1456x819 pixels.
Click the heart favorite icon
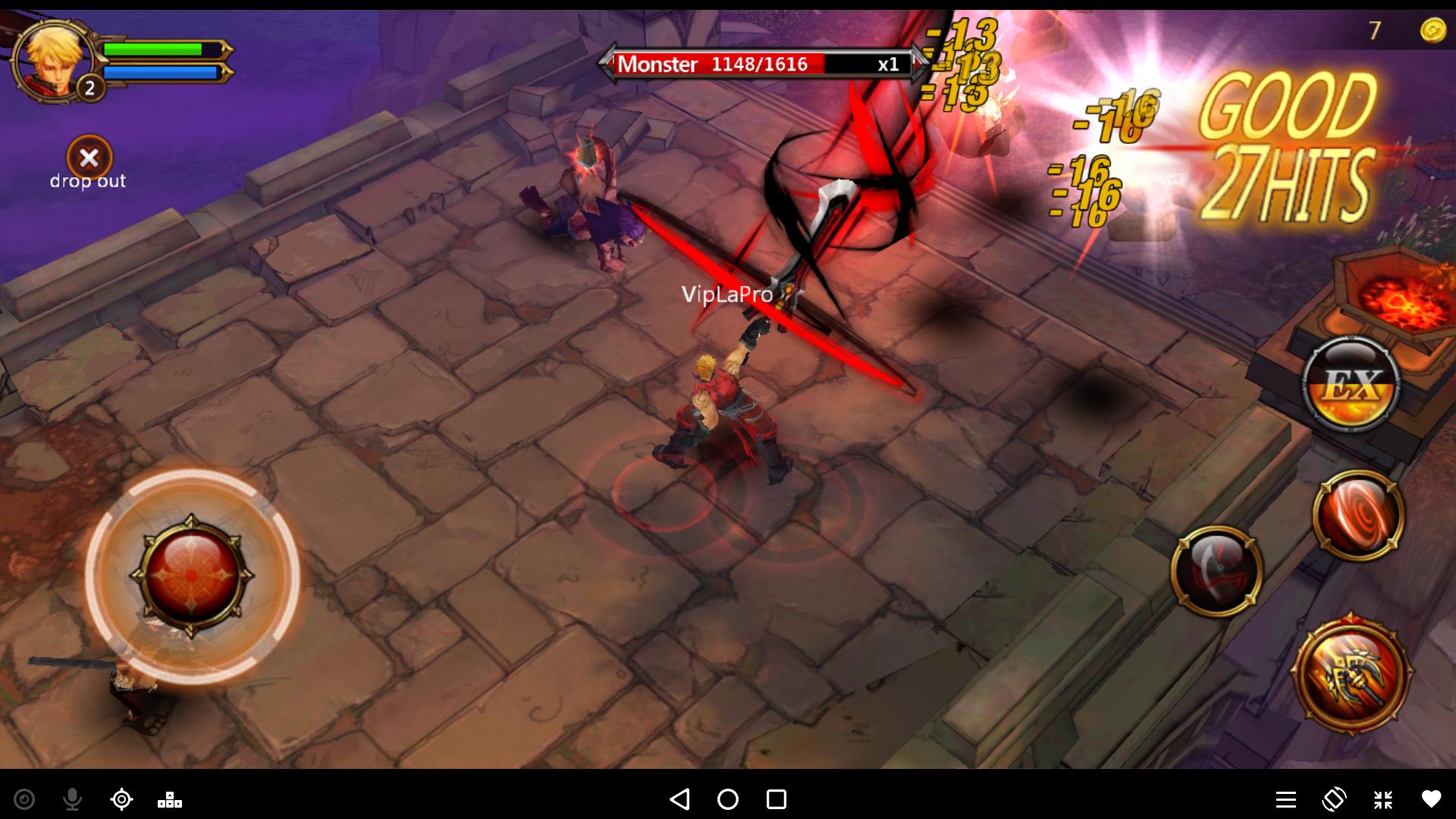(1431, 799)
